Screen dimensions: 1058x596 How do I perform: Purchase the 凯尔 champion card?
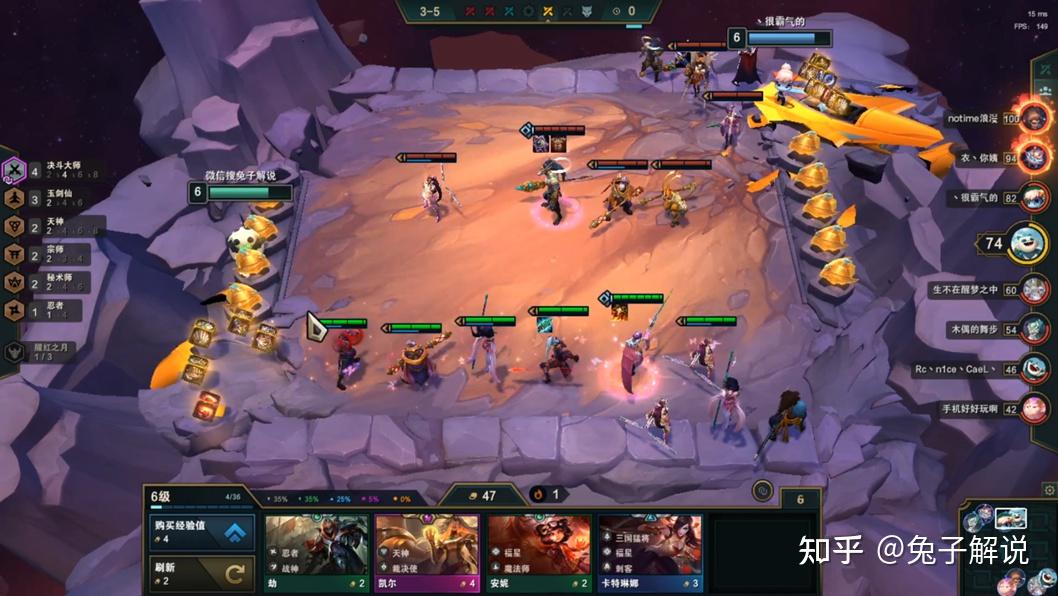(427, 553)
